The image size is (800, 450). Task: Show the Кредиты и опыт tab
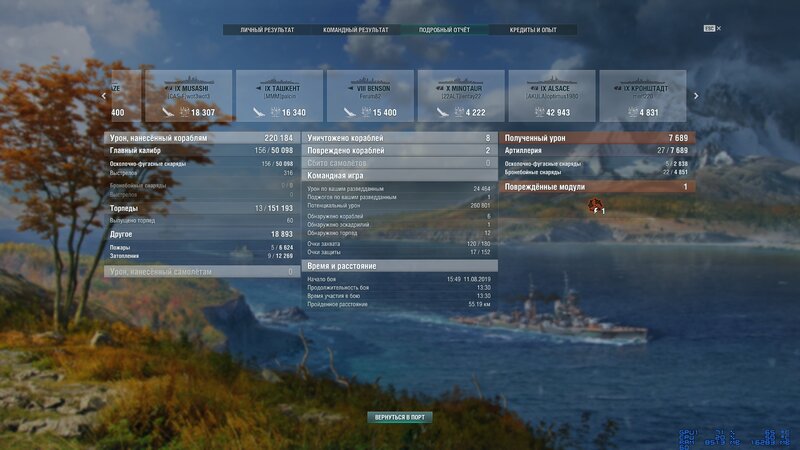coord(534,30)
